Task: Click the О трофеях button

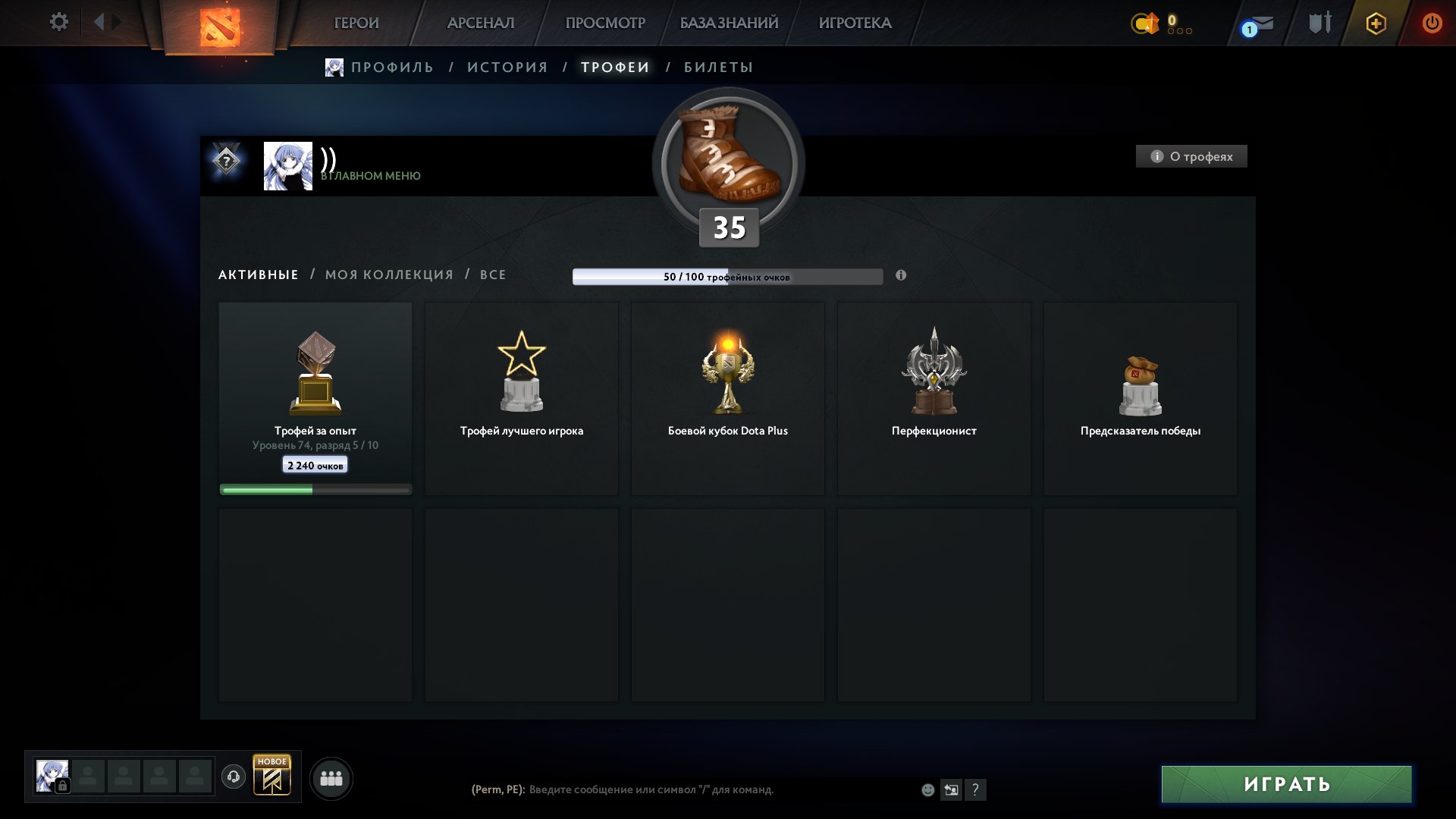Action: (1191, 156)
